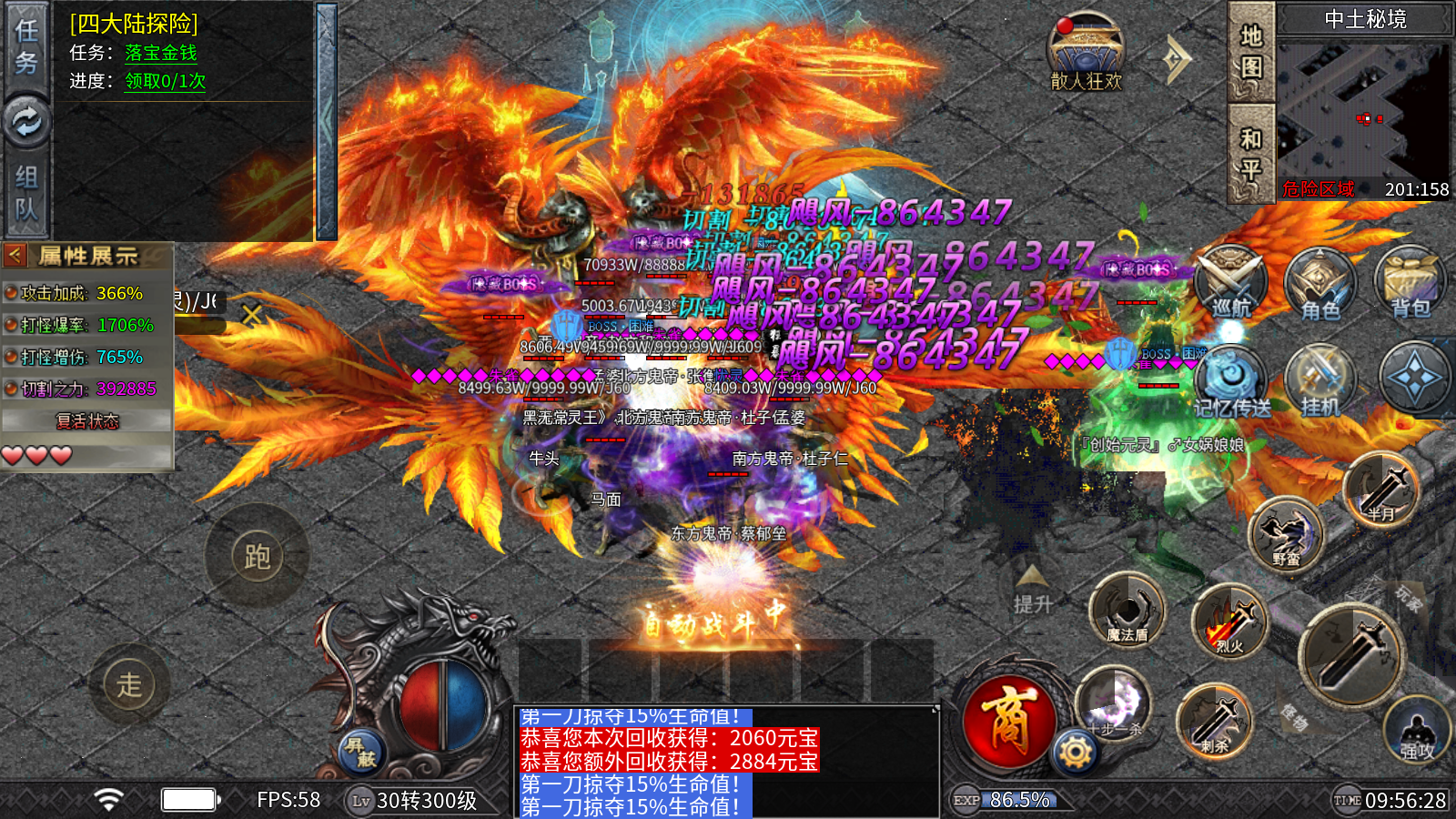Use 记忆传送 memory teleport
This screenshot has width=1456, height=819.
pos(1231,380)
